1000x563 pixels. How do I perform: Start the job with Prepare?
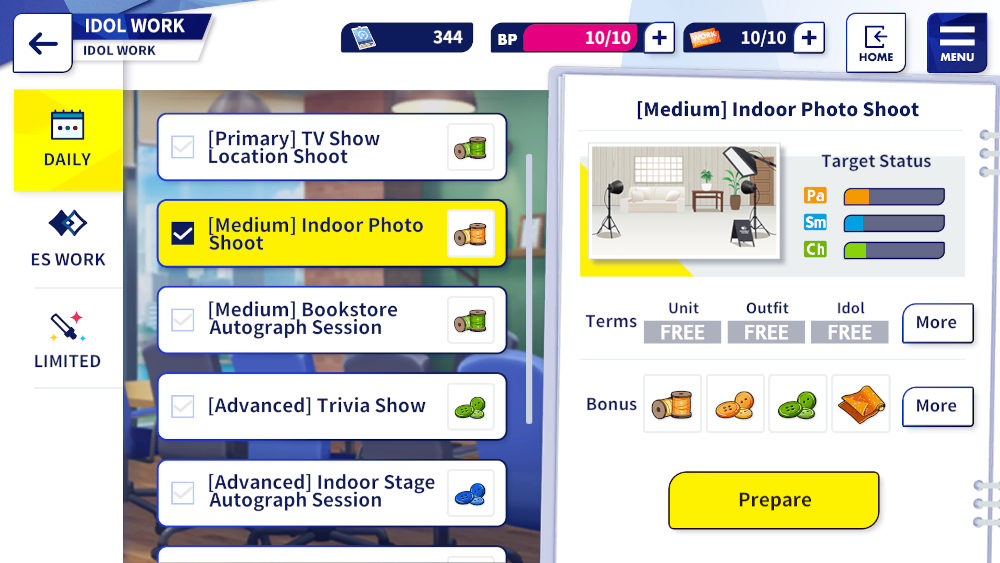point(774,500)
